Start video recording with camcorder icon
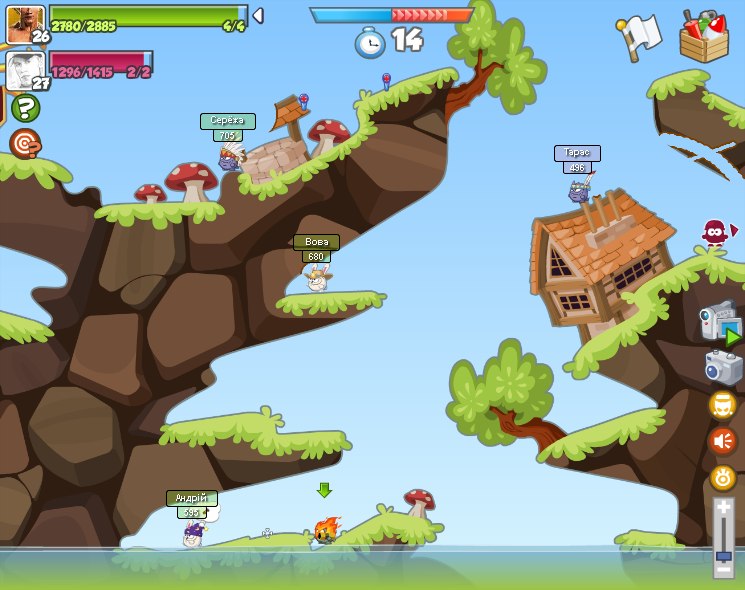This screenshot has height=590, width=745. click(x=720, y=322)
